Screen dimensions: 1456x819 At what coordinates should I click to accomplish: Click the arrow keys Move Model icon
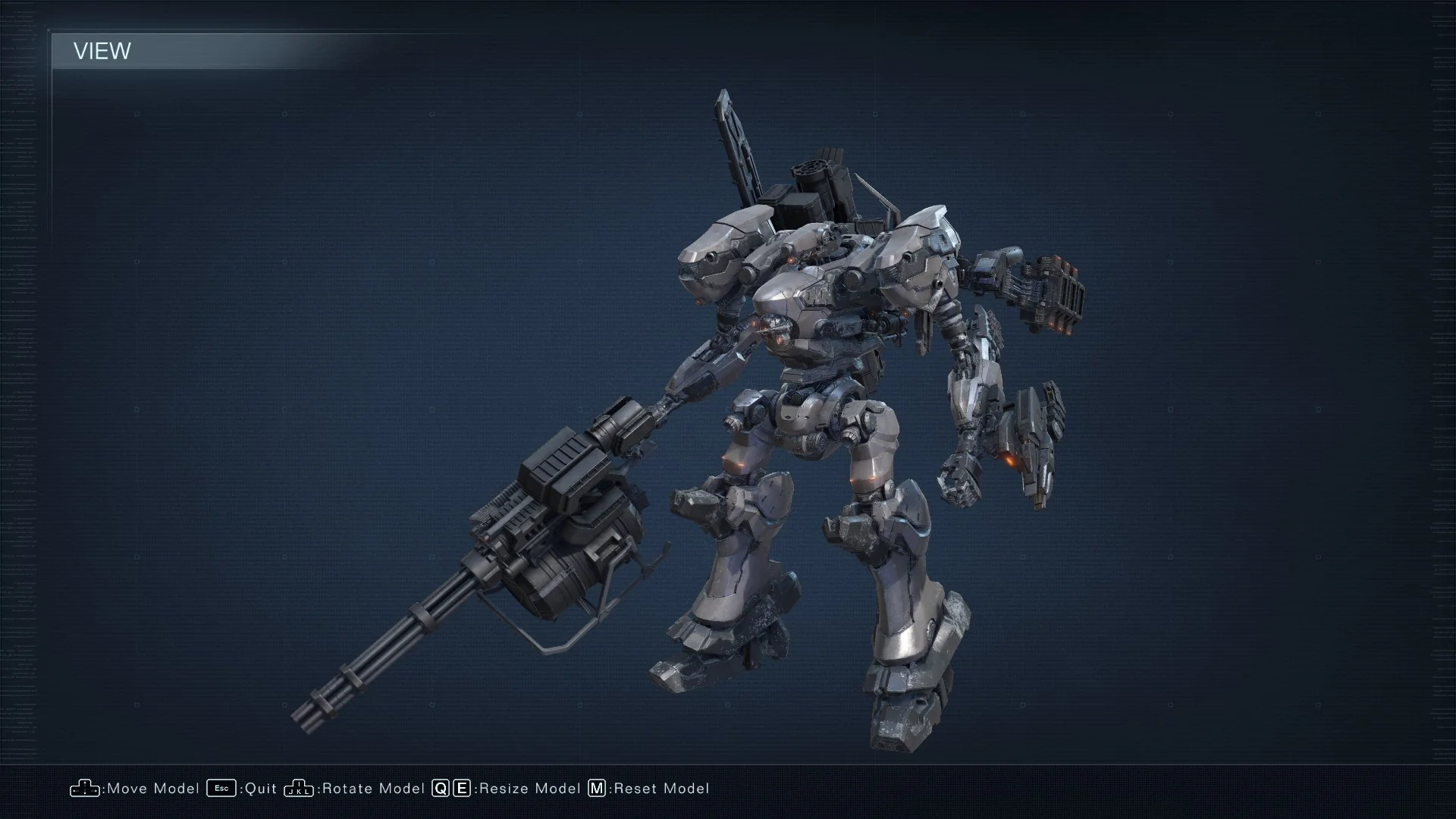coord(86,789)
